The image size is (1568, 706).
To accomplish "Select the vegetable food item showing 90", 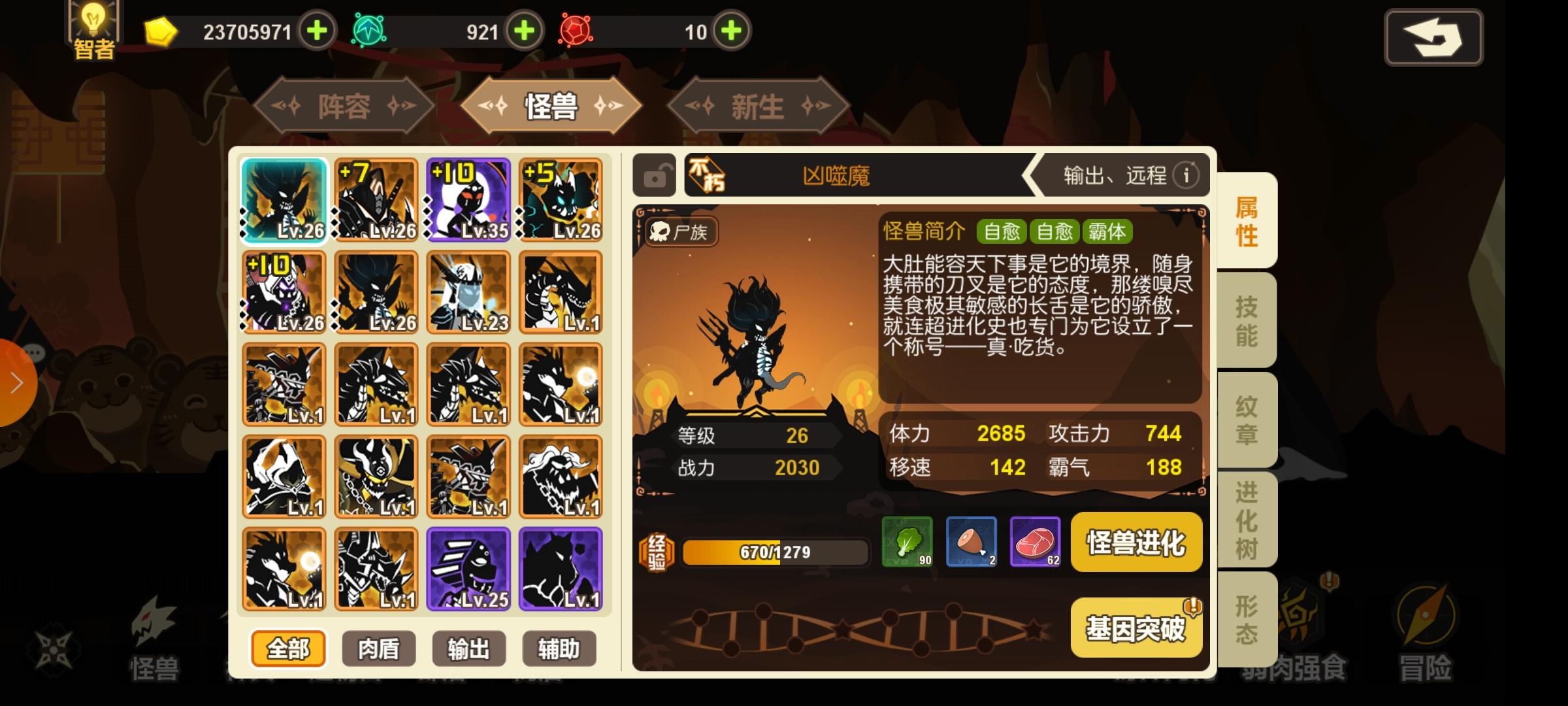I will (x=908, y=543).
